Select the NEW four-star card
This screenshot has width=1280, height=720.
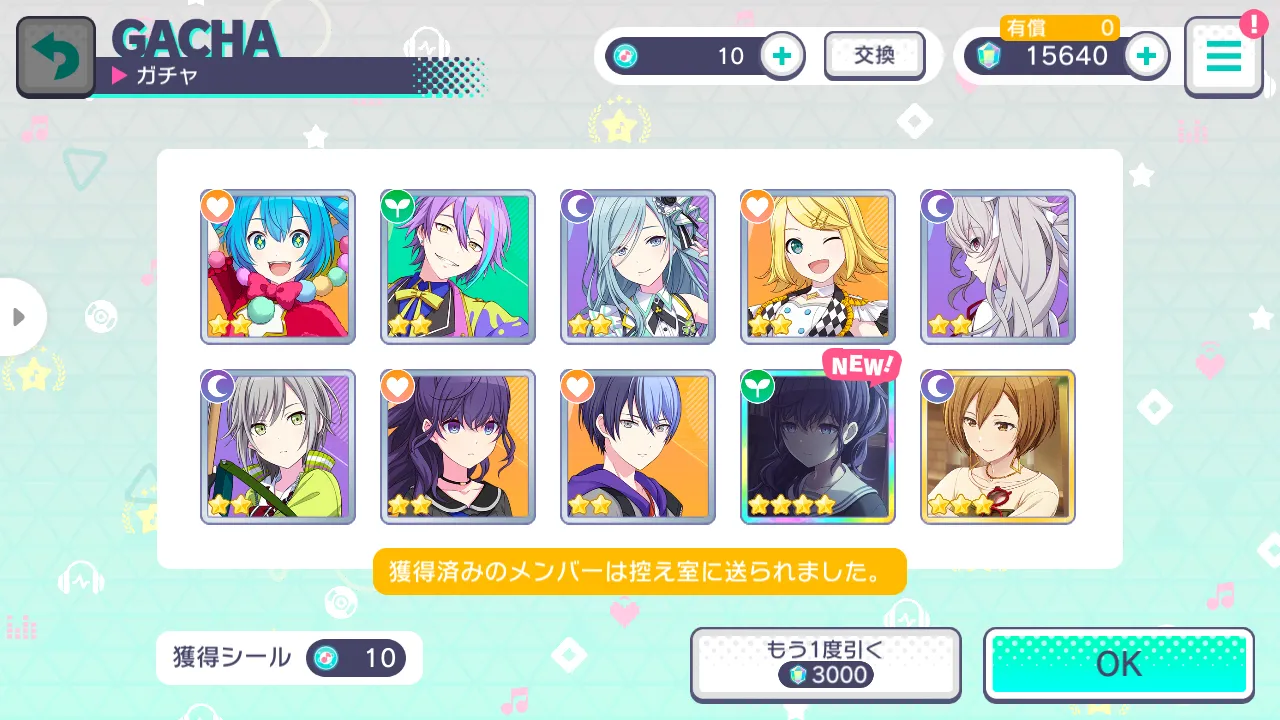(818, 447)
